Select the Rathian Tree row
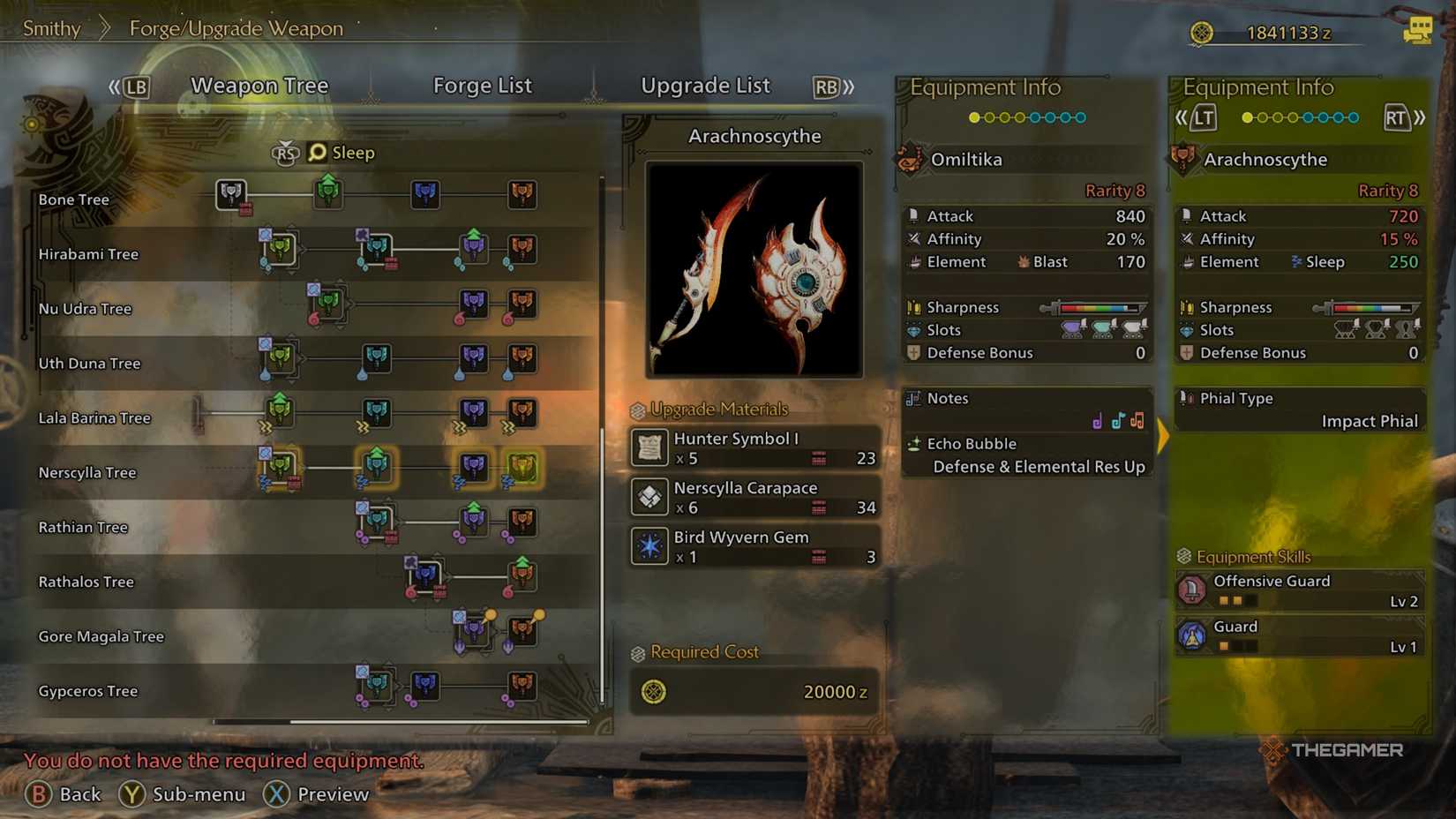 (83, 528)
